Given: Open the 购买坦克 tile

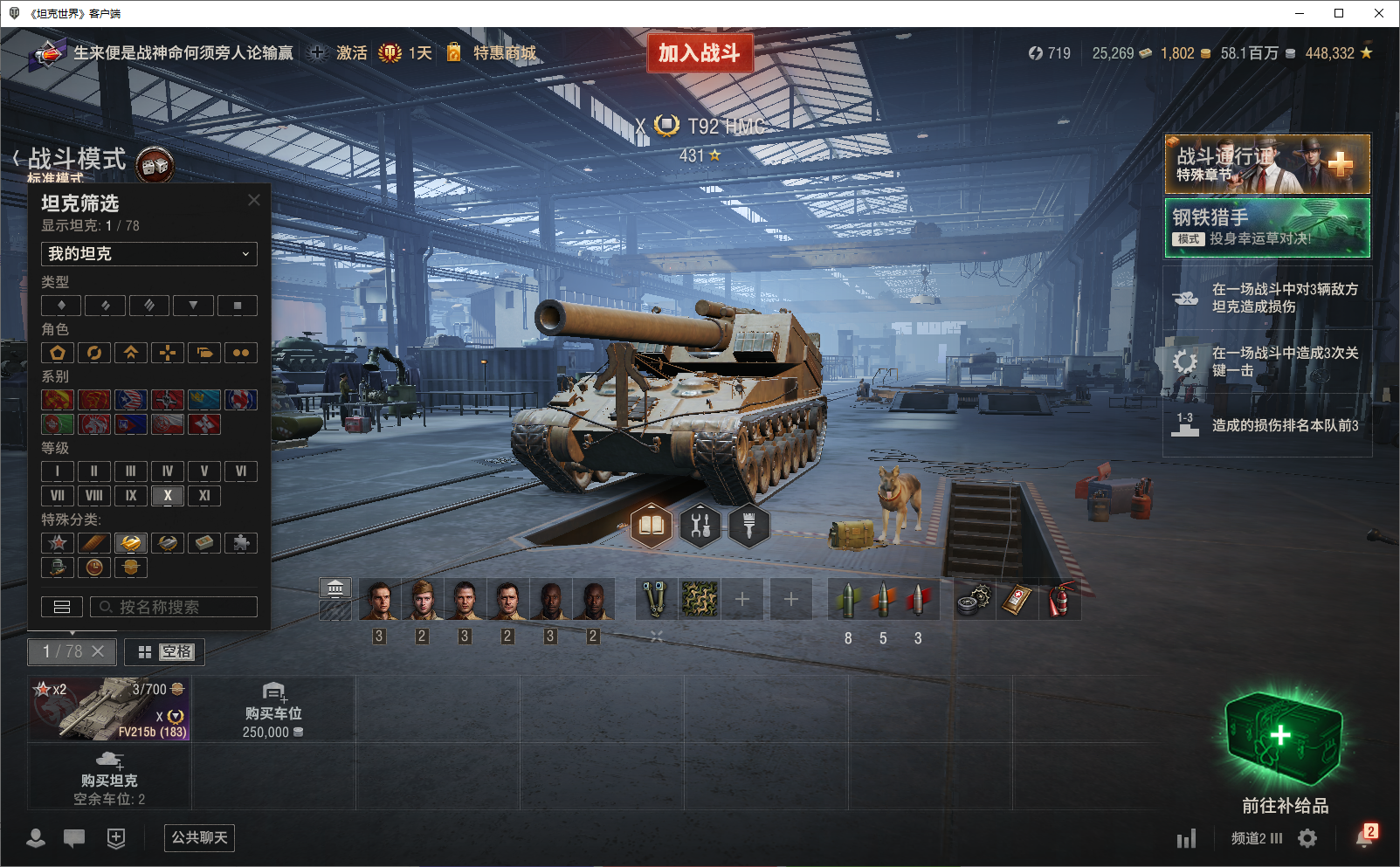Looking at the screenshot, I should [x=109, y=776].
